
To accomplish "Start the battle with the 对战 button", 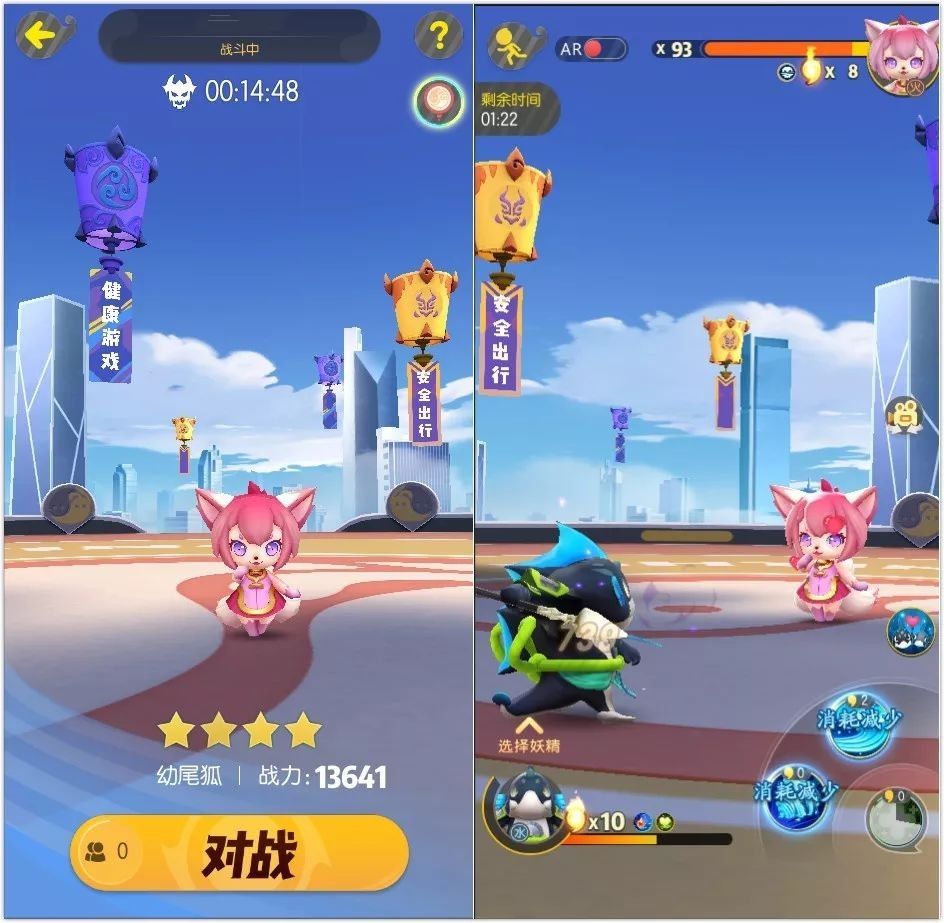I will pyautogui.click(x=240, y=853).
